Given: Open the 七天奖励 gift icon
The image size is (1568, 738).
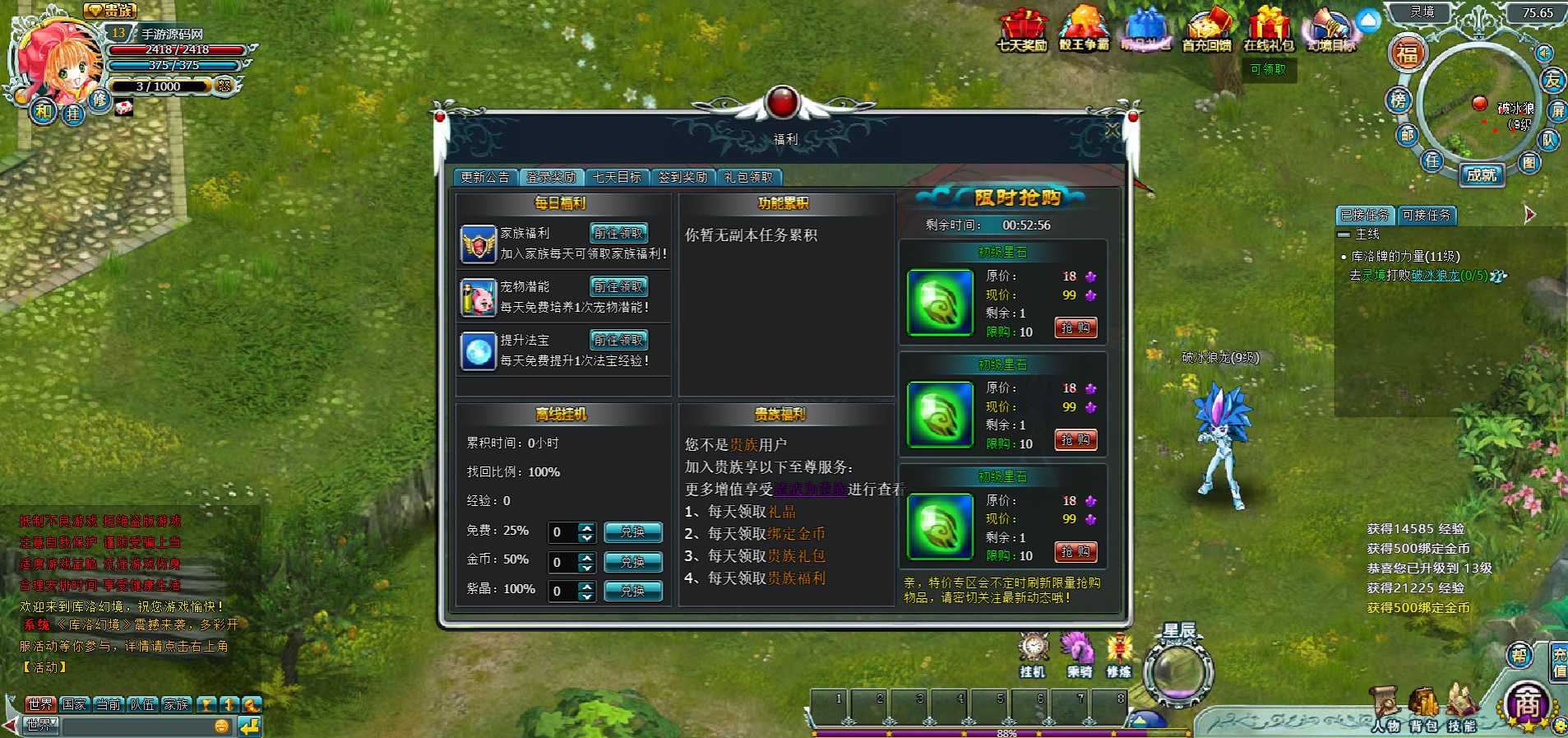Looking at the screenshot, I should coord(1022,30).
